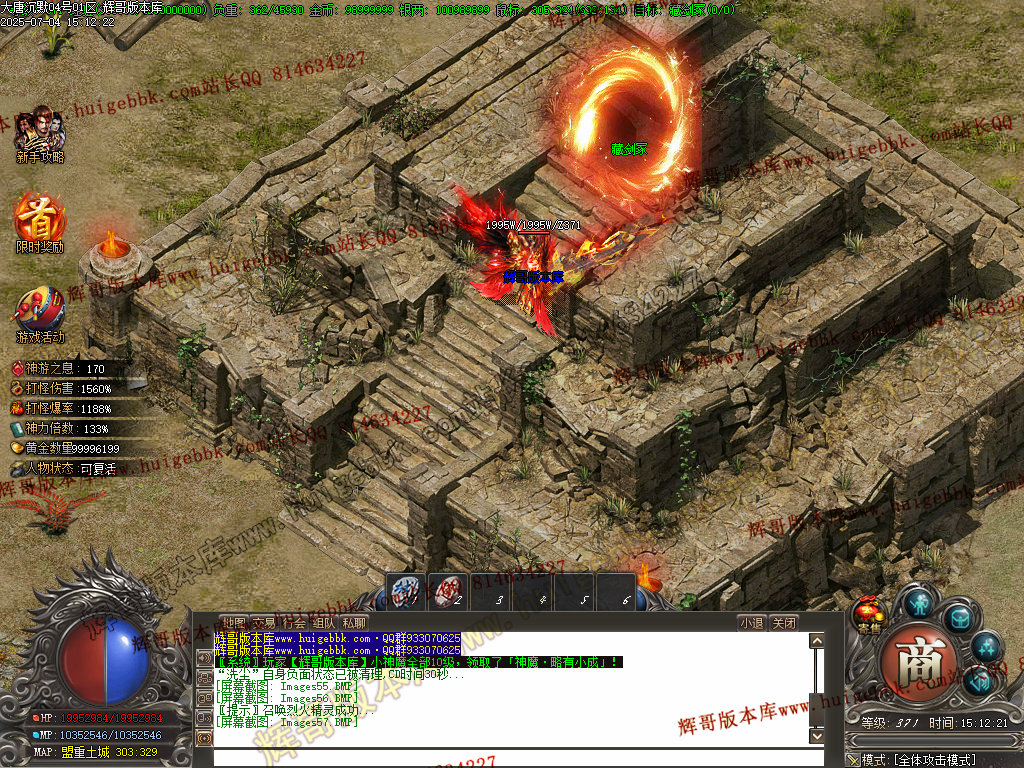Open the 寄售 consignment money bag icon
Viewport: 1024px width, 768px height.
(x=869, y=612)
